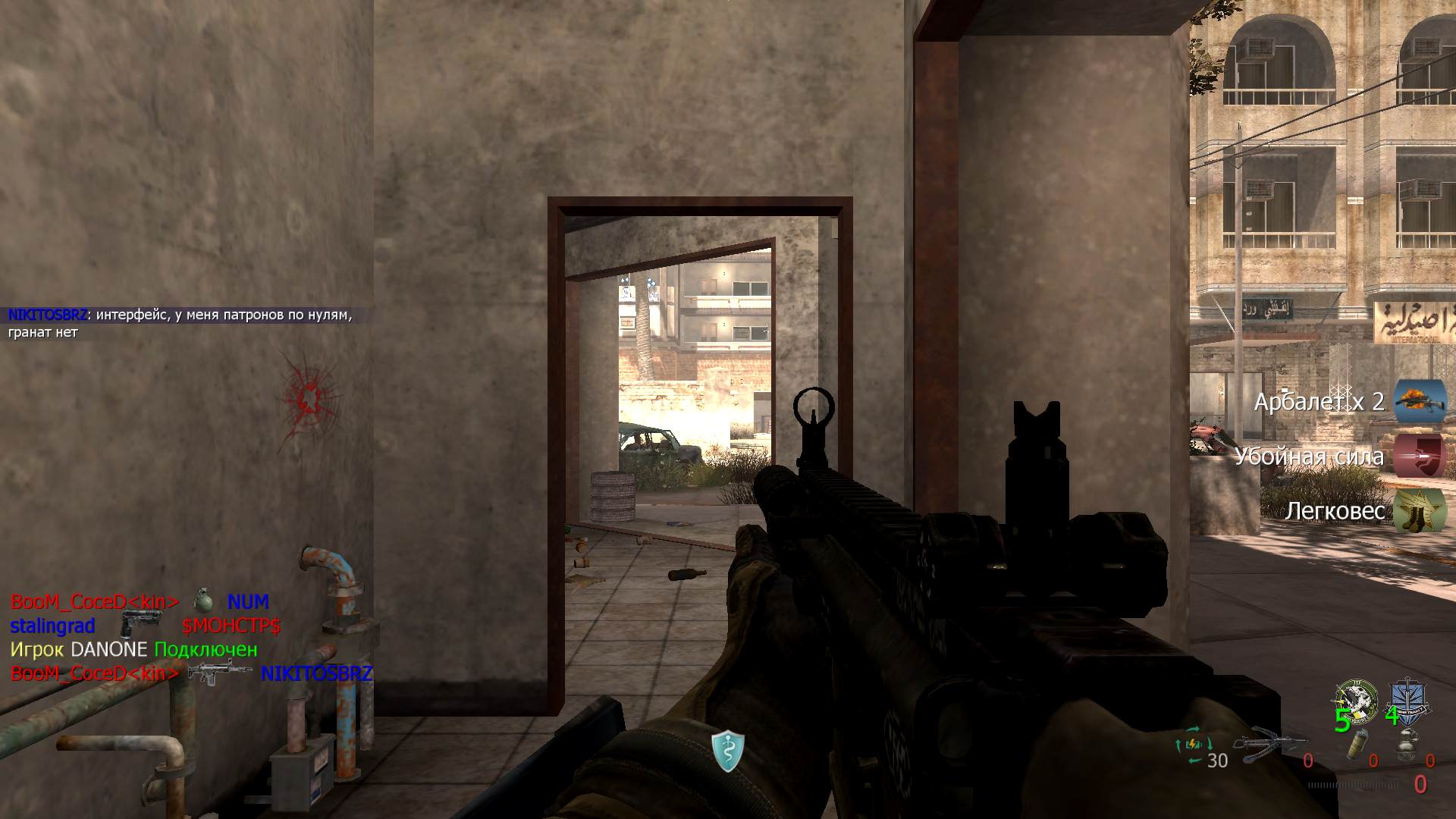The height and width of the screenshot is (819, 1456).
Task: Select the killfeed grenade kill on NUM
Action: [x=140, y=602]
